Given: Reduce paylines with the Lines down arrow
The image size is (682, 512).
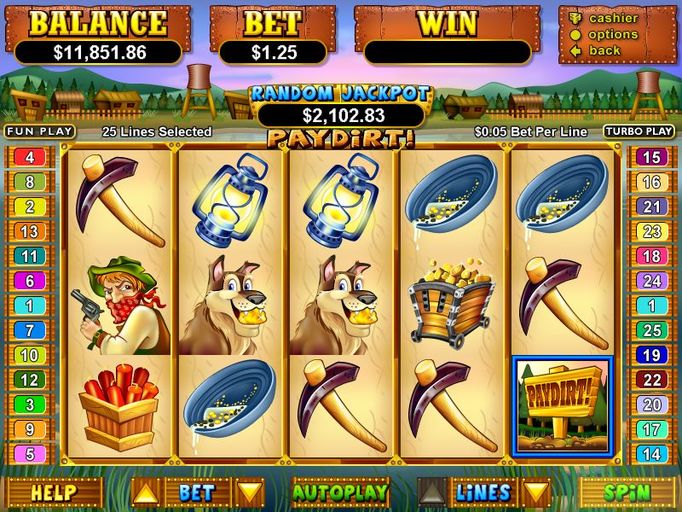Looking at the screenshot, I should click(x=537, y=492).
